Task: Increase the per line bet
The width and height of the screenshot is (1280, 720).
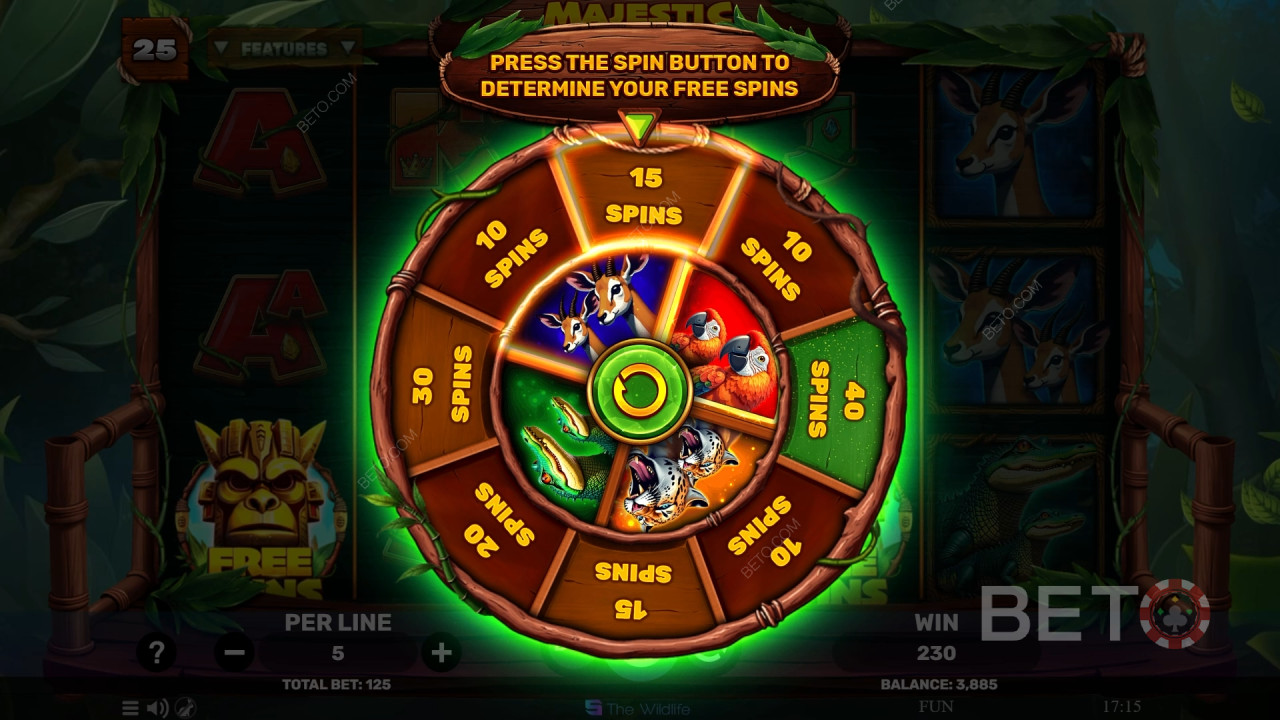Action: tap(441, 653)
